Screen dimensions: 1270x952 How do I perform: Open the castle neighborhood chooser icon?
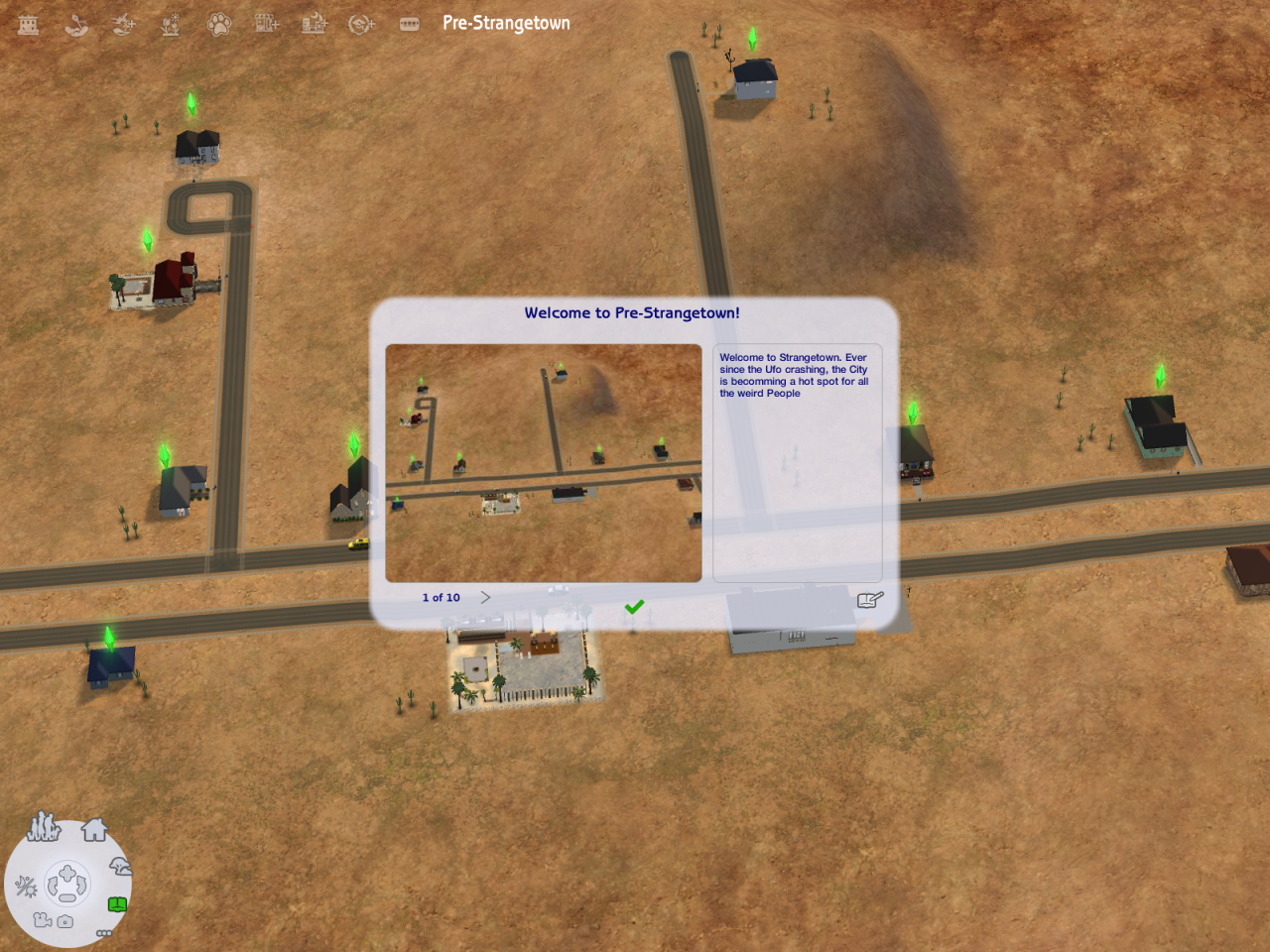29,24
